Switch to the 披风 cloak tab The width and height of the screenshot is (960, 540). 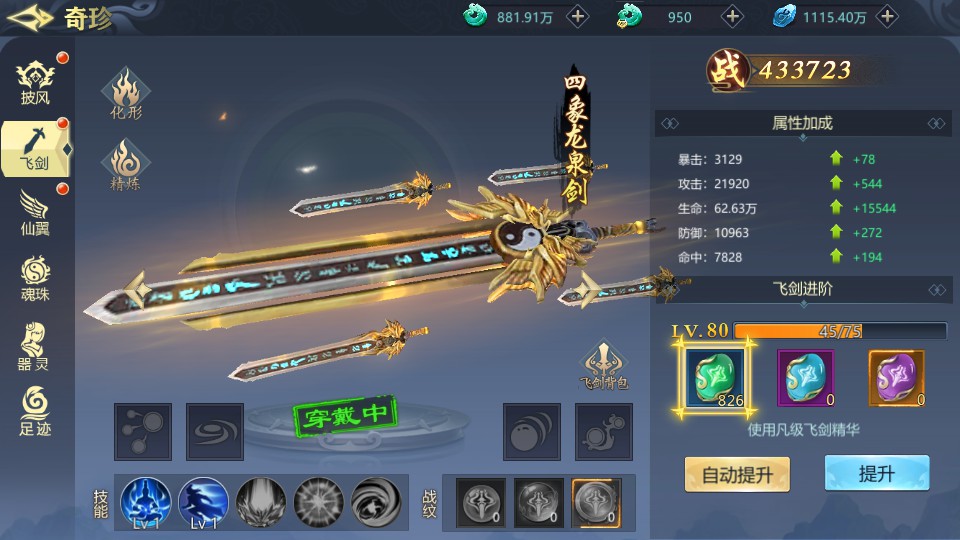35,81
